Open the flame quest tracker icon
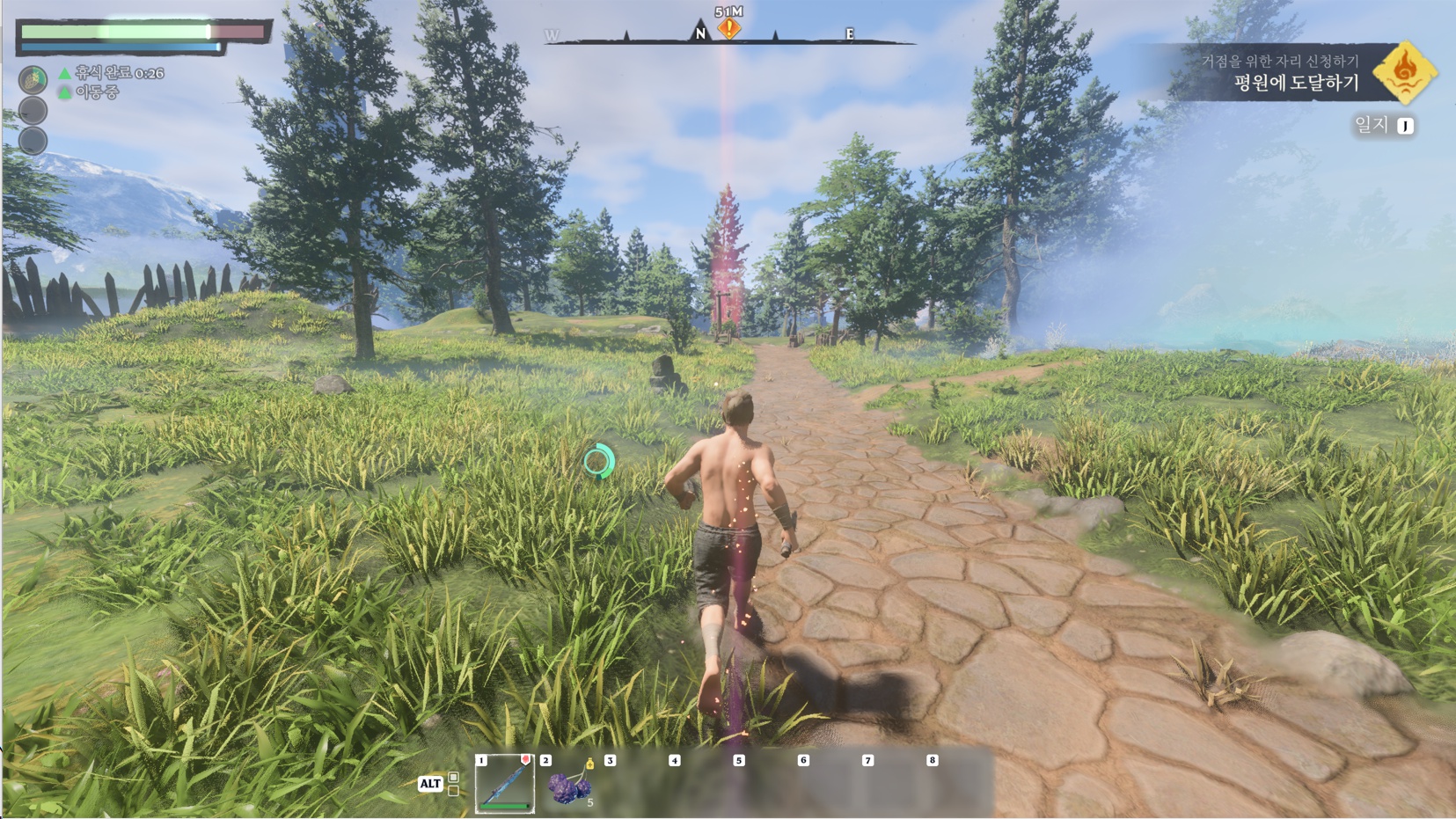This screenshot has width=1456, height=819. (x=1405, y=72)
